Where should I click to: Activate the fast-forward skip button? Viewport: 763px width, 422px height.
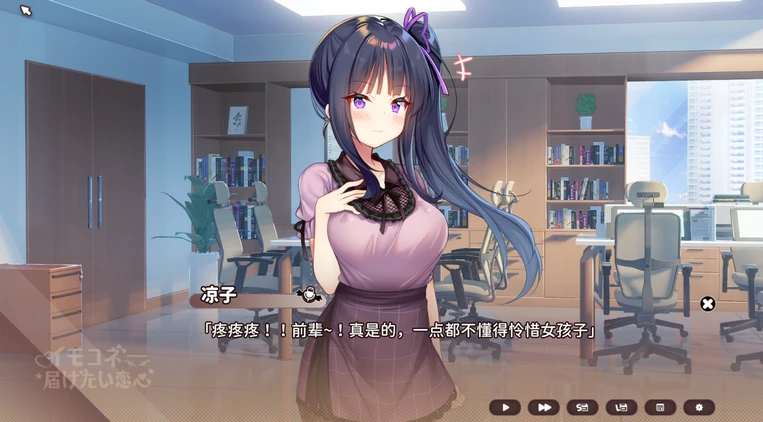(543, 407)
